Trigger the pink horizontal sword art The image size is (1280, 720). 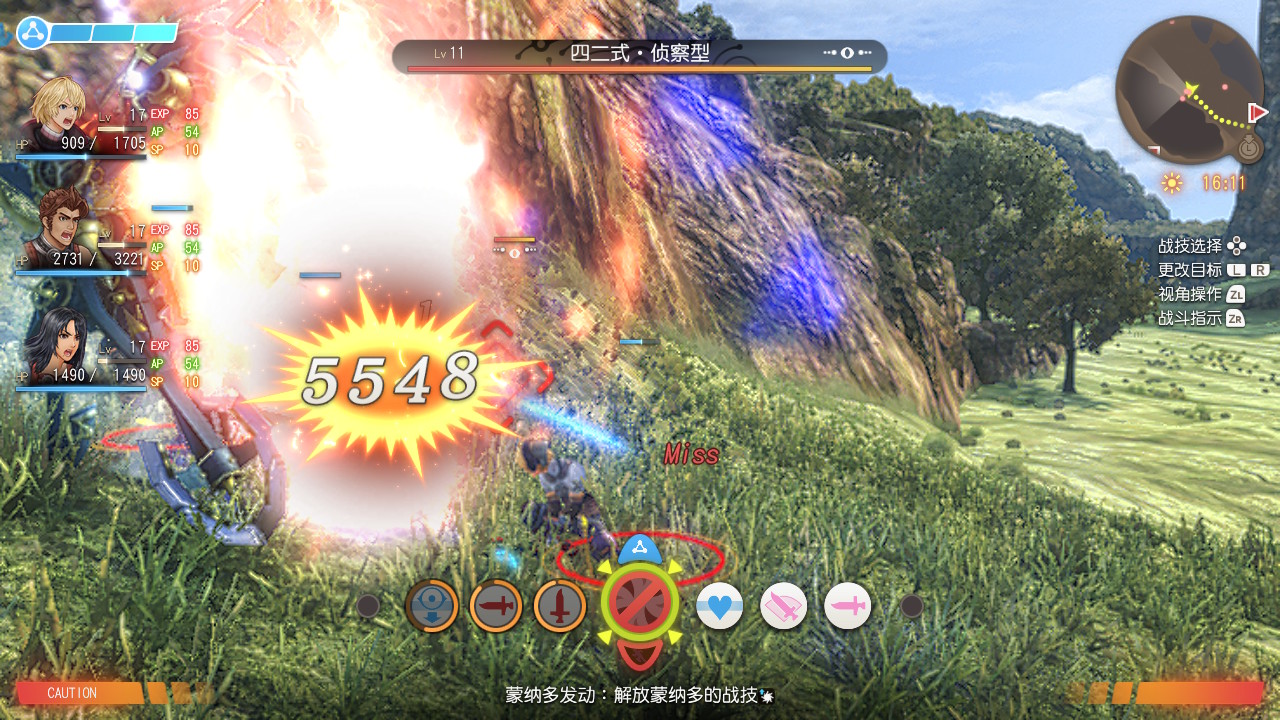coord(847,606)
